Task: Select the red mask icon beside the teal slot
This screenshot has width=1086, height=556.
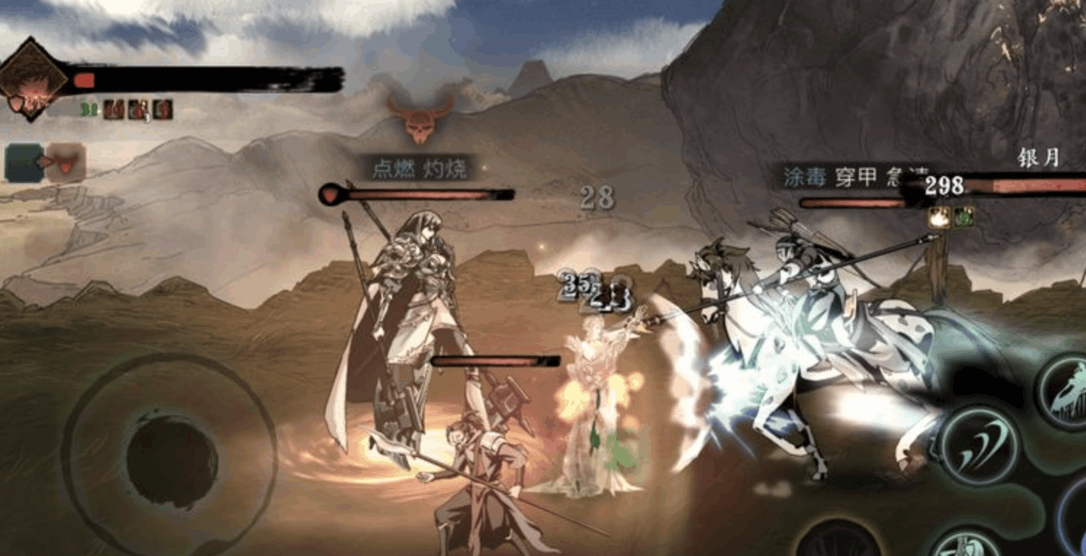Action: pos(64,160)
